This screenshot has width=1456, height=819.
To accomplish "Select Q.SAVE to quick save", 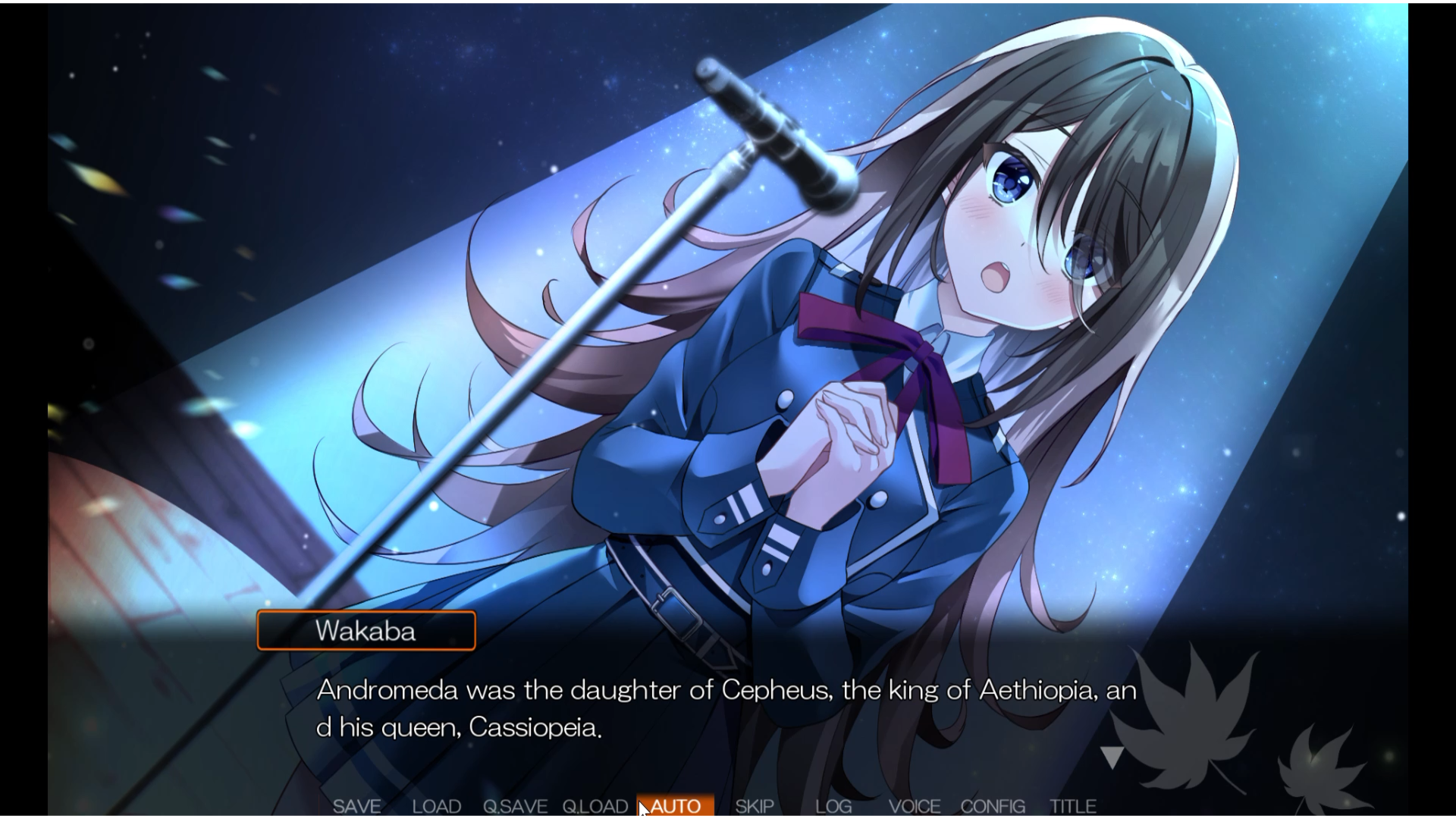I will tap(516, 807).
